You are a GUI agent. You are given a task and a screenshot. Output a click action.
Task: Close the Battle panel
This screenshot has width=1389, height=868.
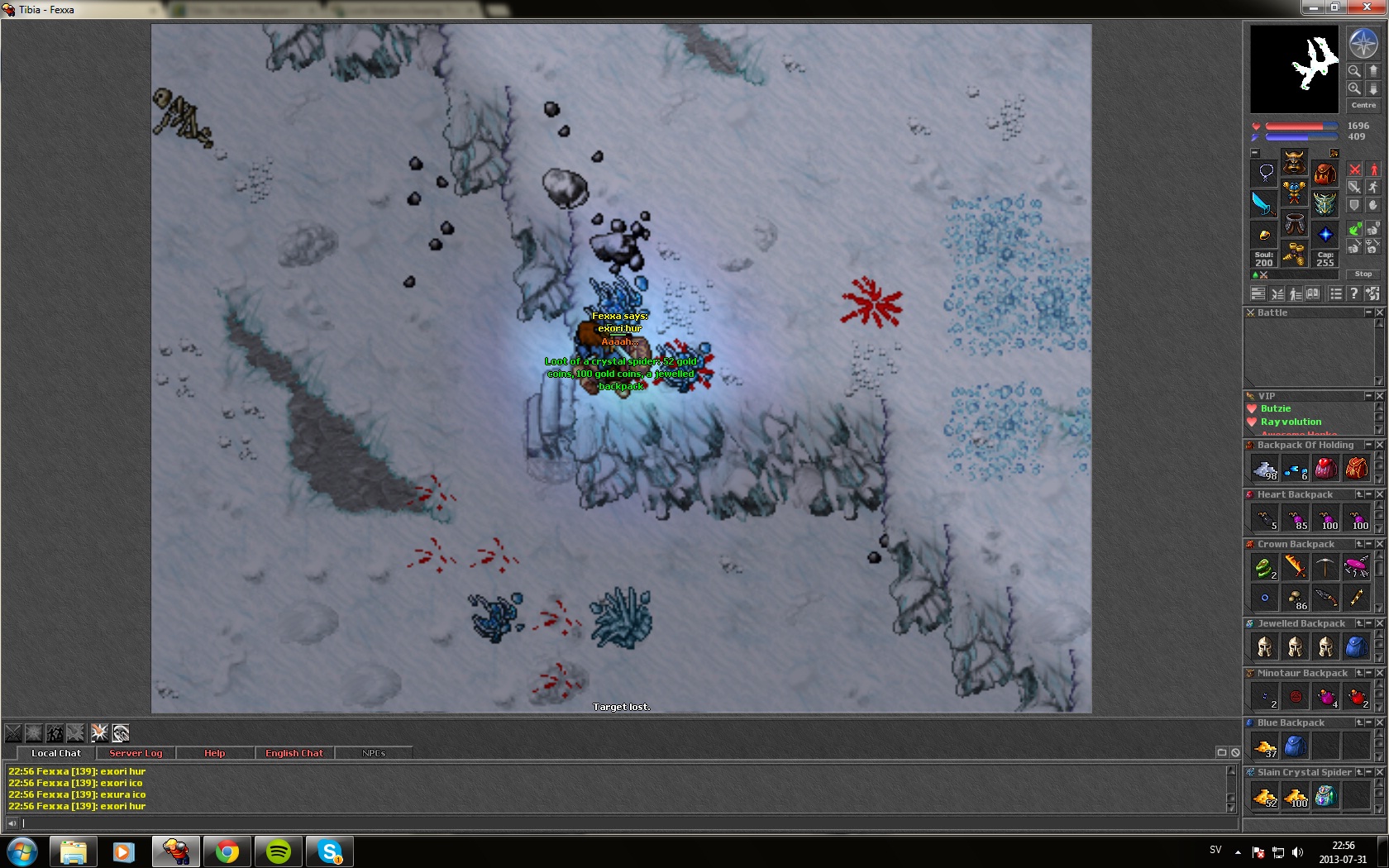pos(1379,312)
